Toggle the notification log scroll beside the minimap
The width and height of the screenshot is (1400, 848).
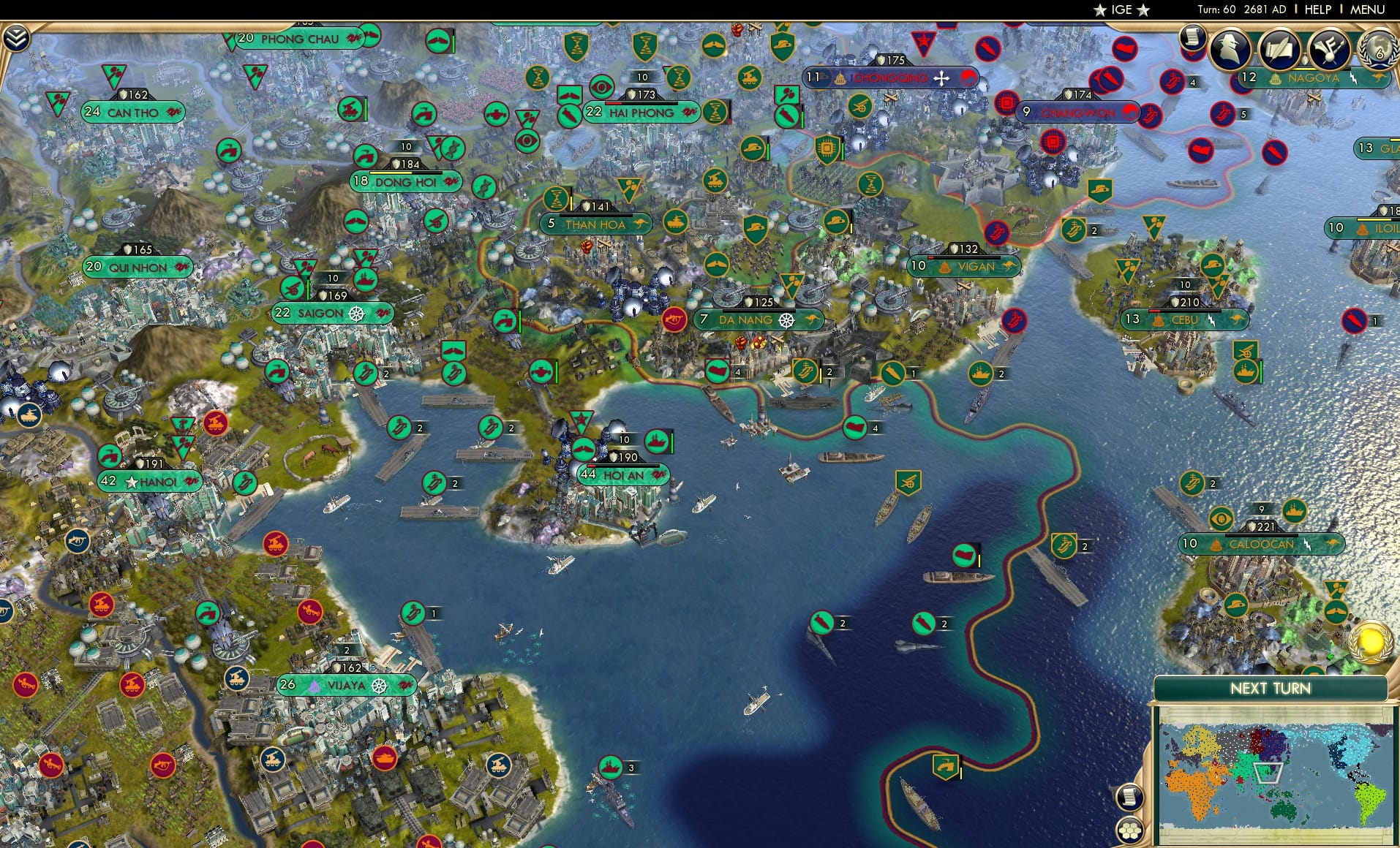[1129, 797]
